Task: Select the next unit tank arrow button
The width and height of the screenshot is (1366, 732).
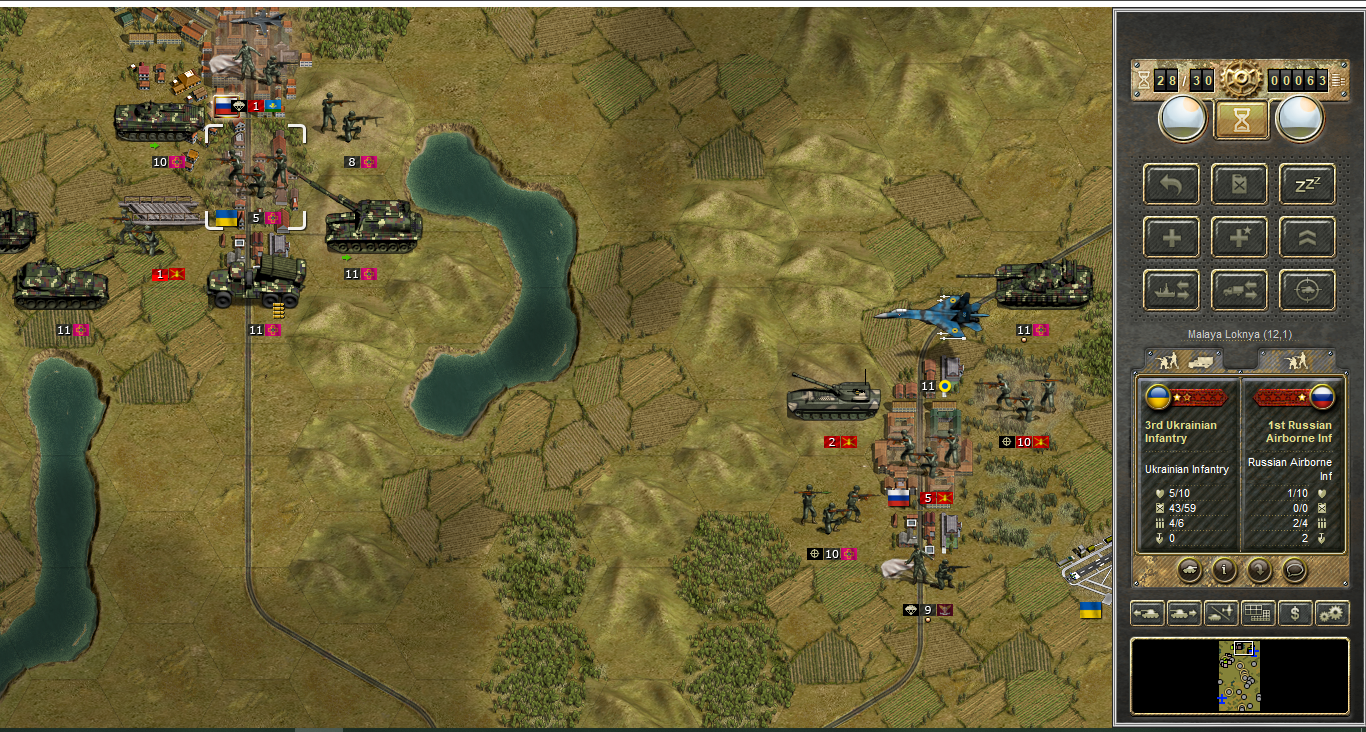Action: [x=1184, y=613]
